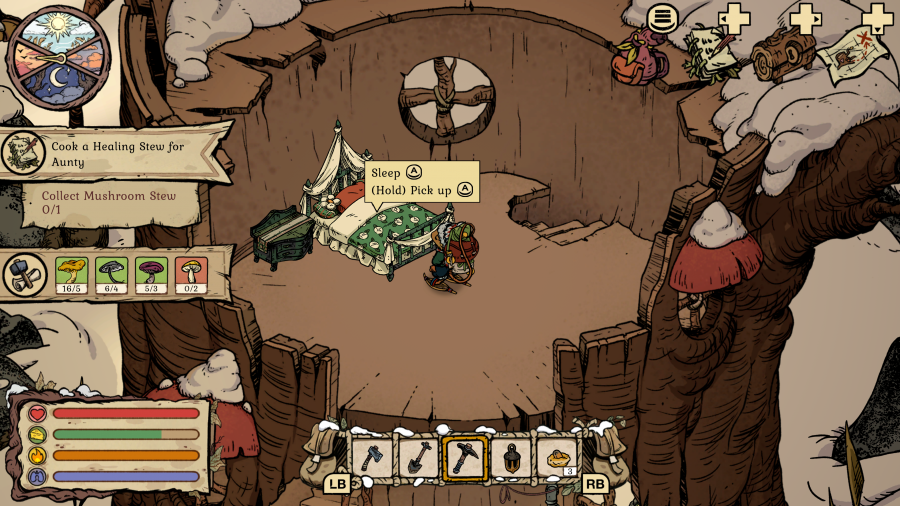The width and height of the screenshot is (900, 506).
Task: Click the crafting recipe hammer and scroll icon
Action: (x=23, y=274)
